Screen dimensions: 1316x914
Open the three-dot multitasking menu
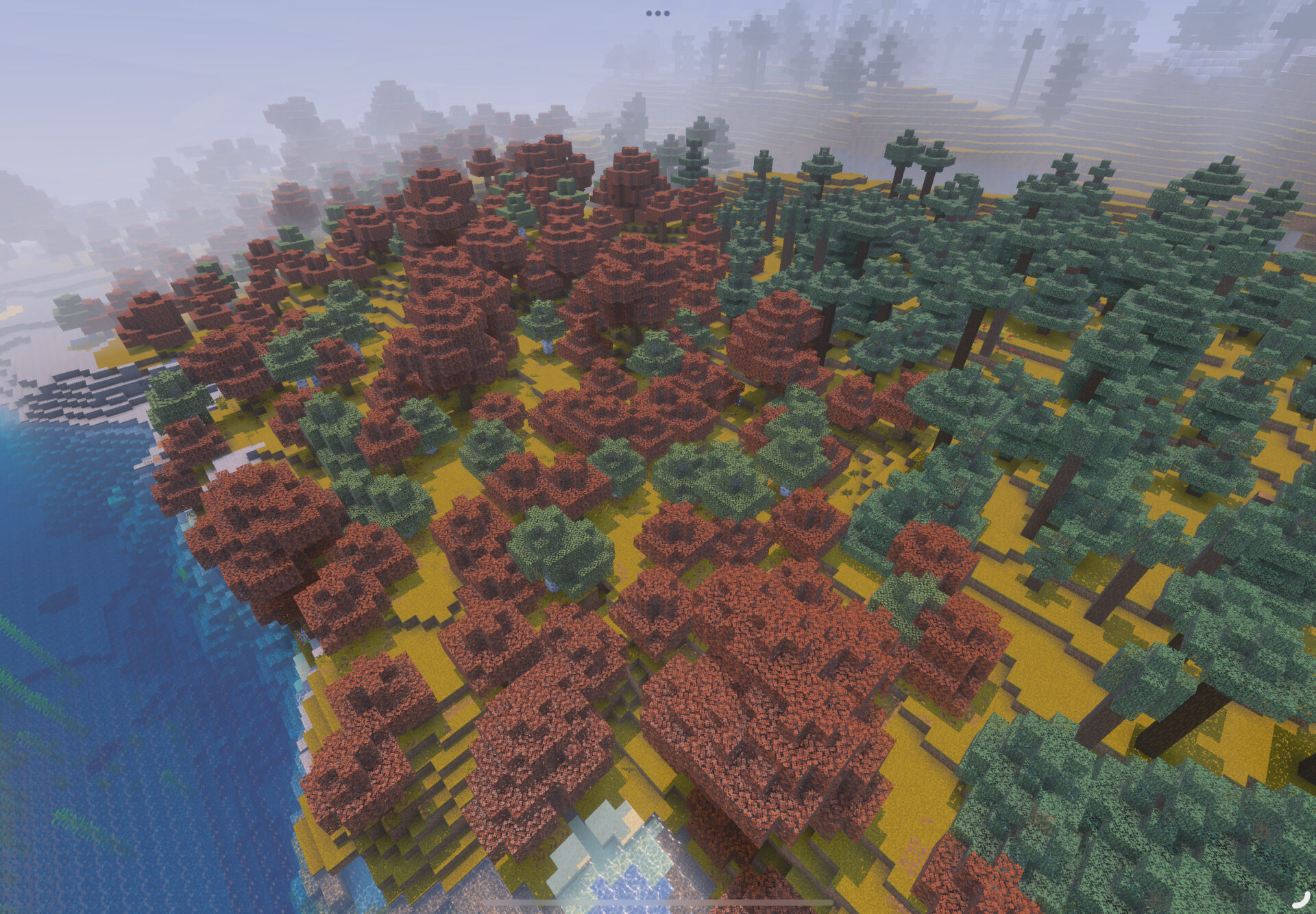pyautogui.click(x=657, y=13)
